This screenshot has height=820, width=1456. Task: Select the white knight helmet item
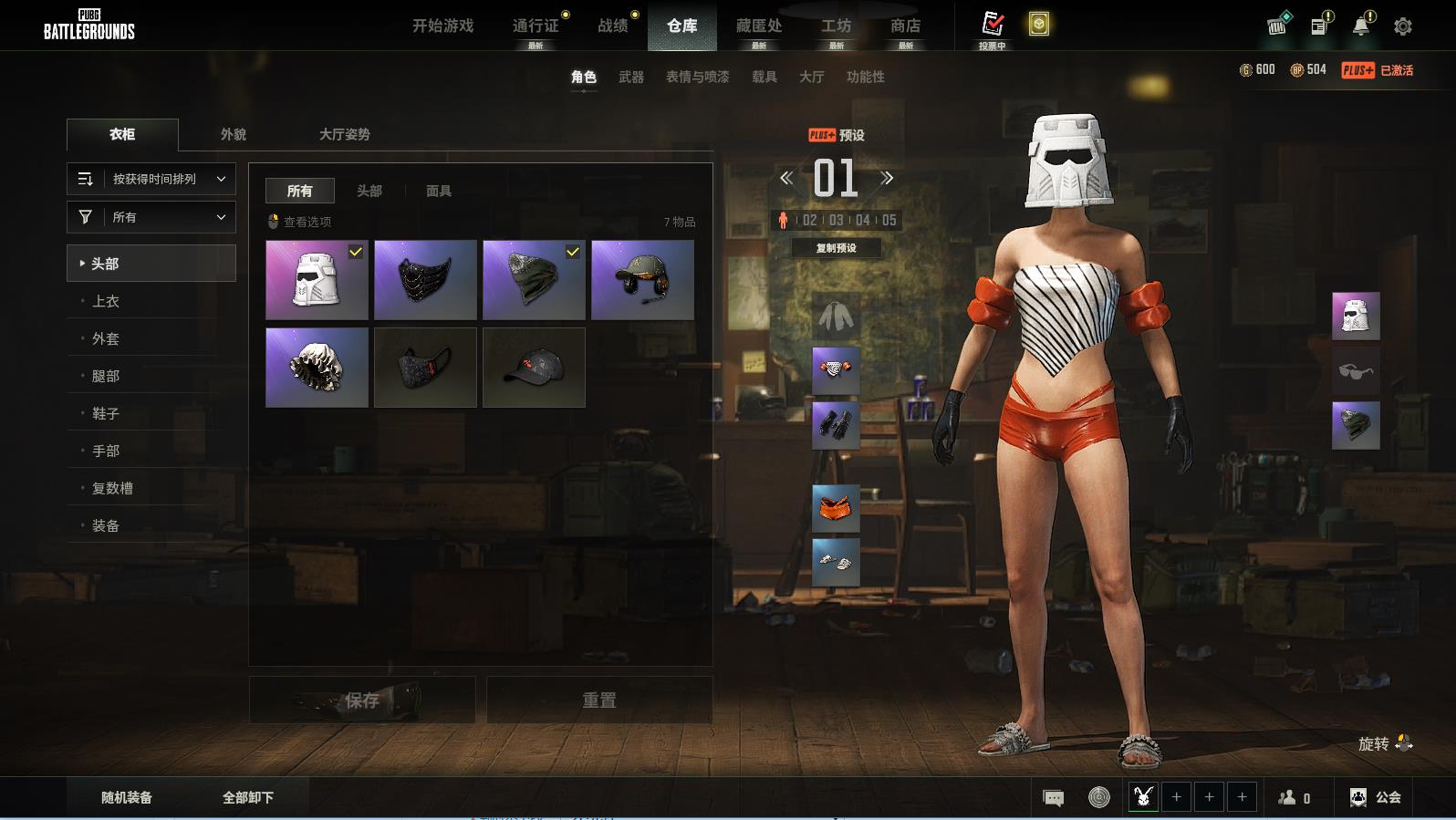point(317,279)
